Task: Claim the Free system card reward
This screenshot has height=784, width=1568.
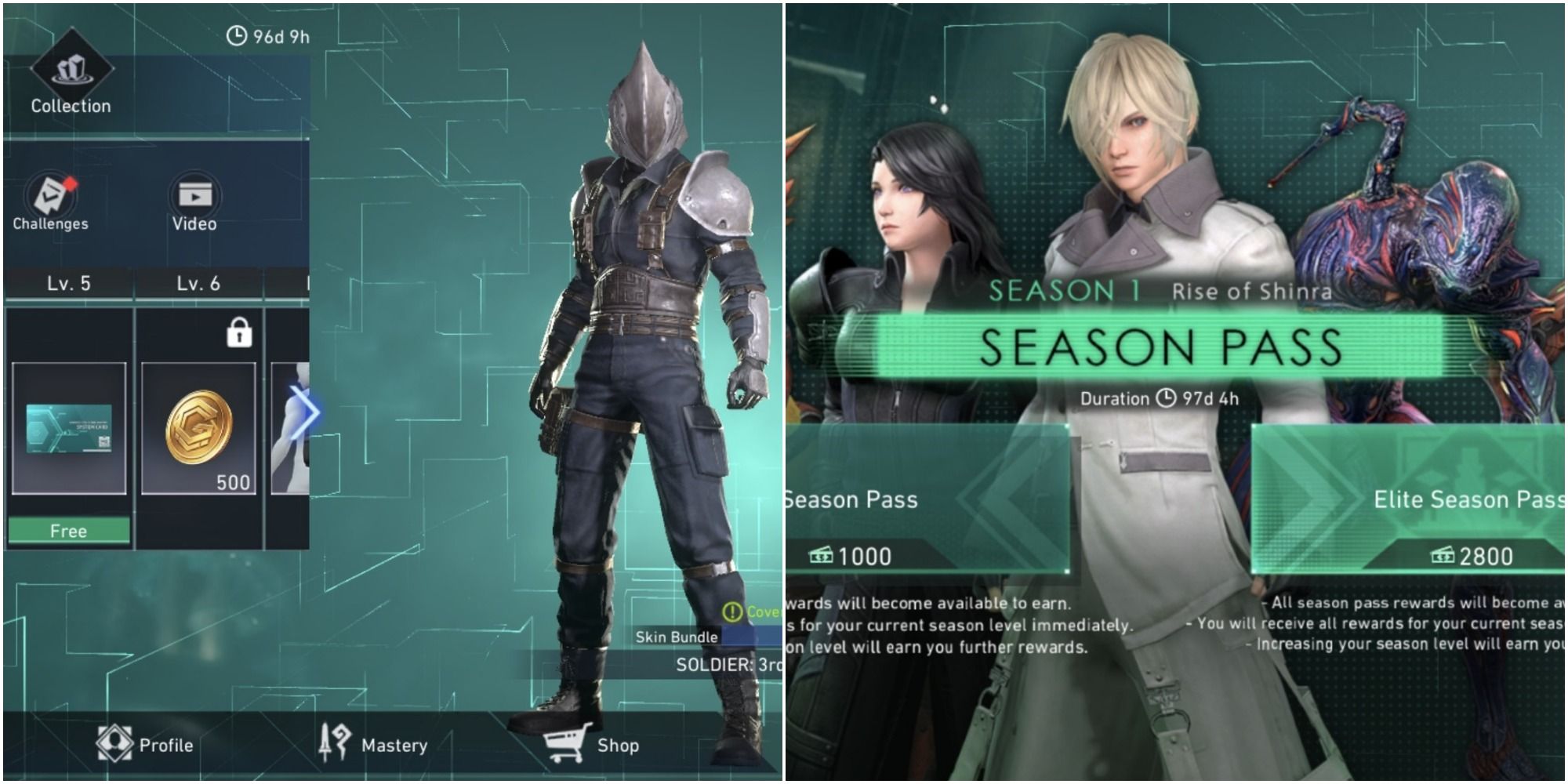Action: point(71,530)
